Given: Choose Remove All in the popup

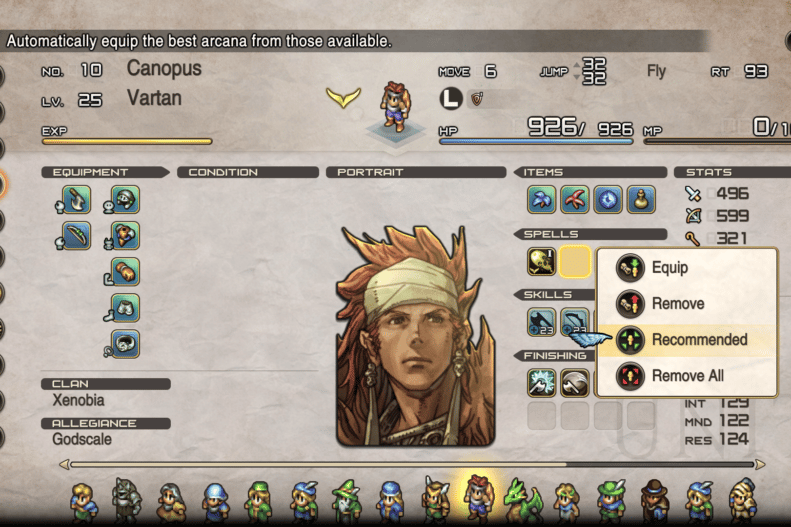Looking at the screenshot, I should click(687, 376).
